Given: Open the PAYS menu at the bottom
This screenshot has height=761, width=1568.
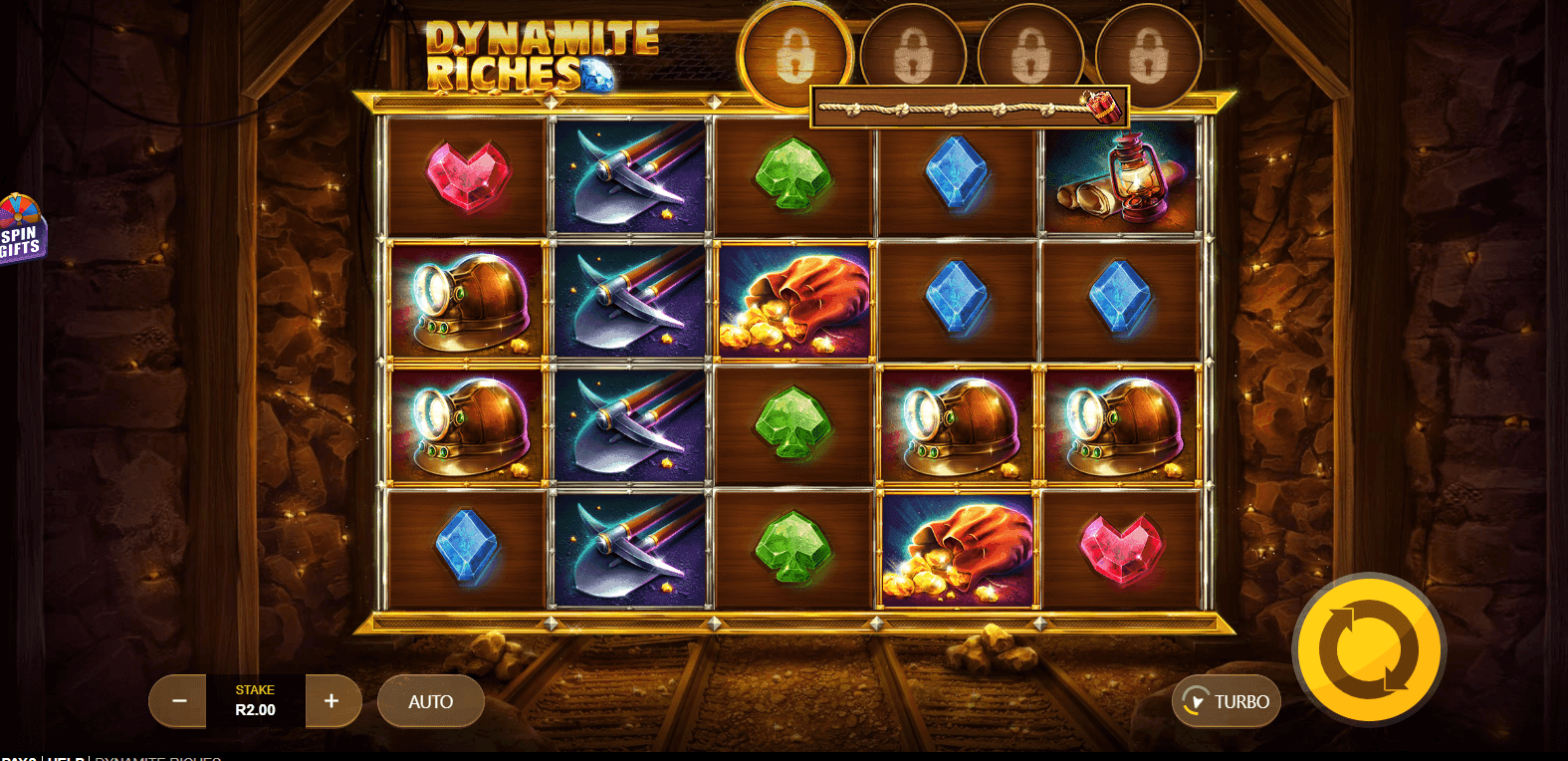Looking at the screenshot, I should [x=22, y=758].
